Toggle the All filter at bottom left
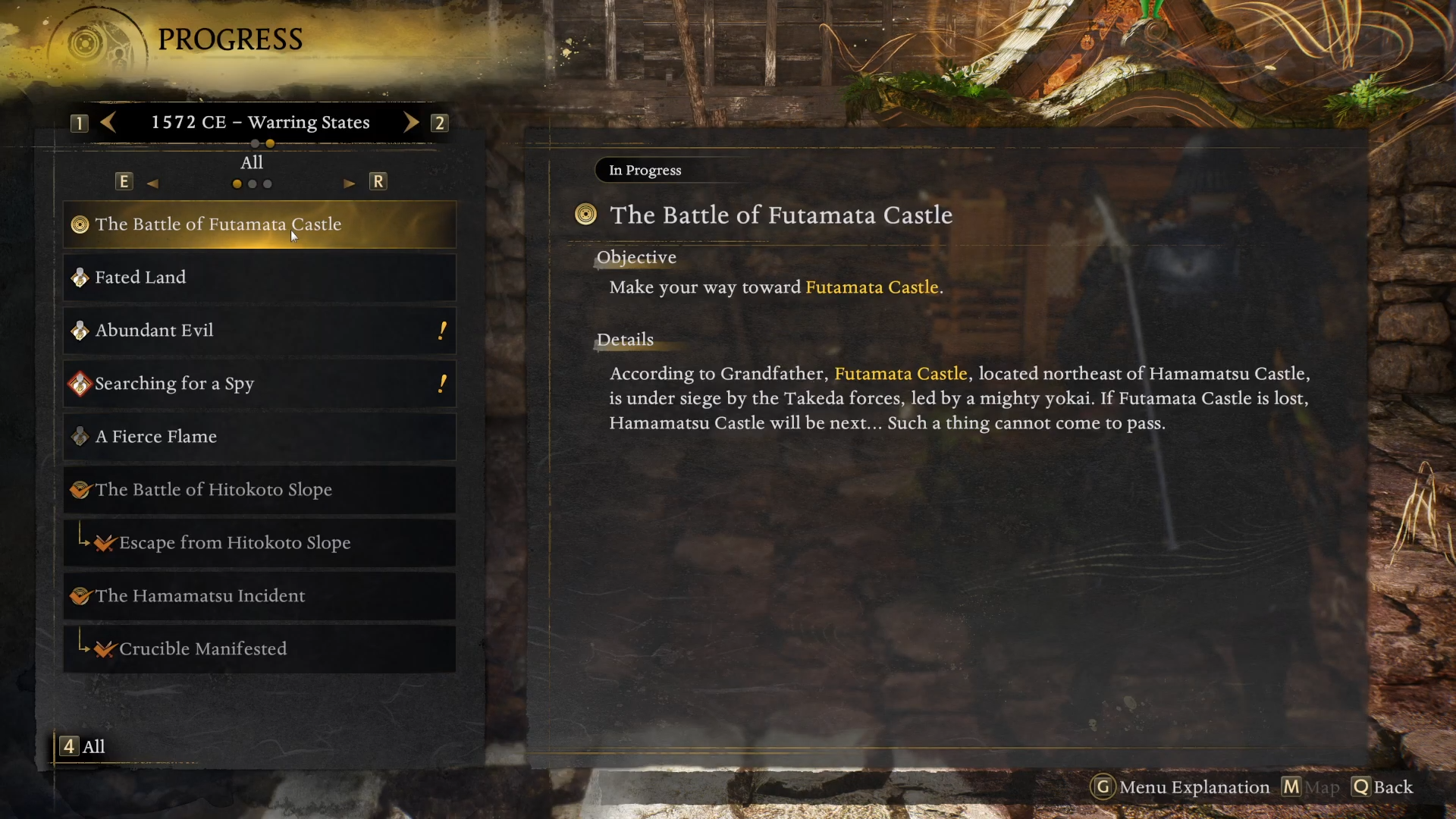 83,746
